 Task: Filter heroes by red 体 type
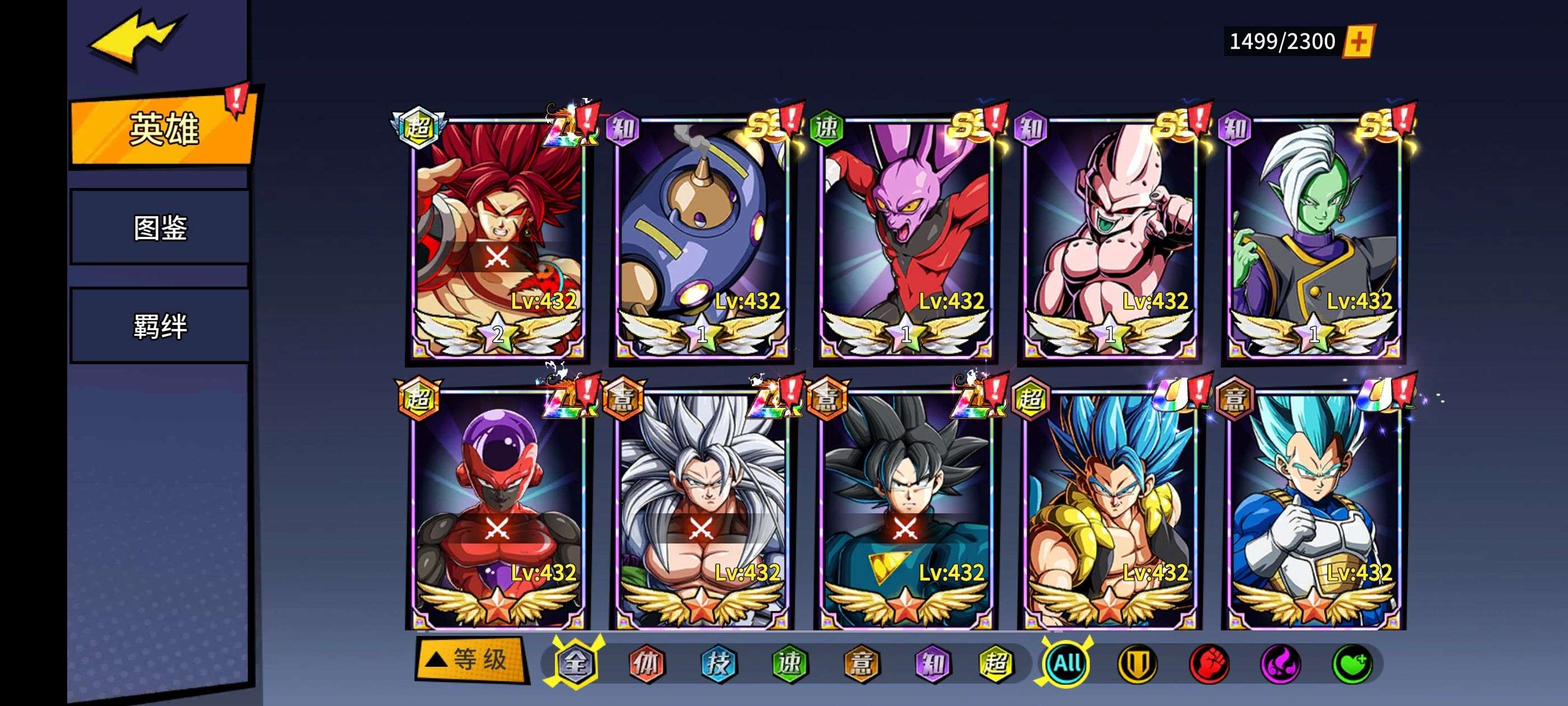pos(646,663)
